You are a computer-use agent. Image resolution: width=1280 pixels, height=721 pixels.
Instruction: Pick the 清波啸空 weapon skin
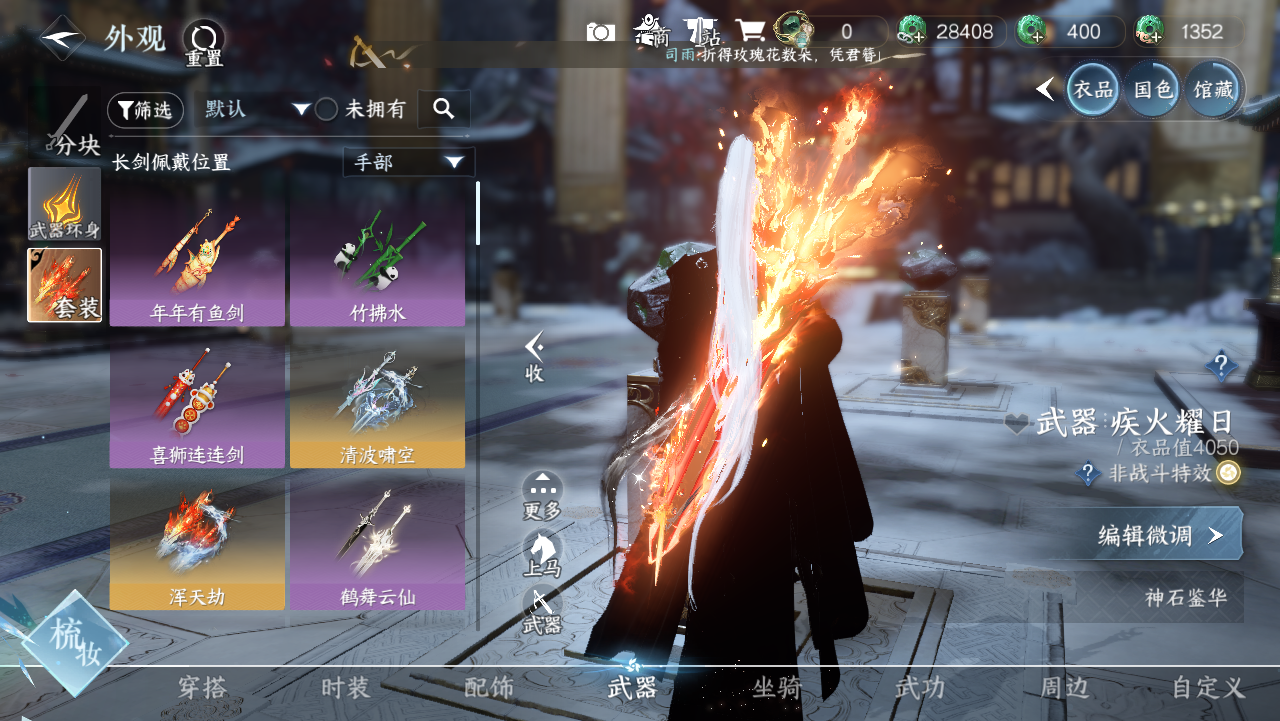click(x=377, y=402)
